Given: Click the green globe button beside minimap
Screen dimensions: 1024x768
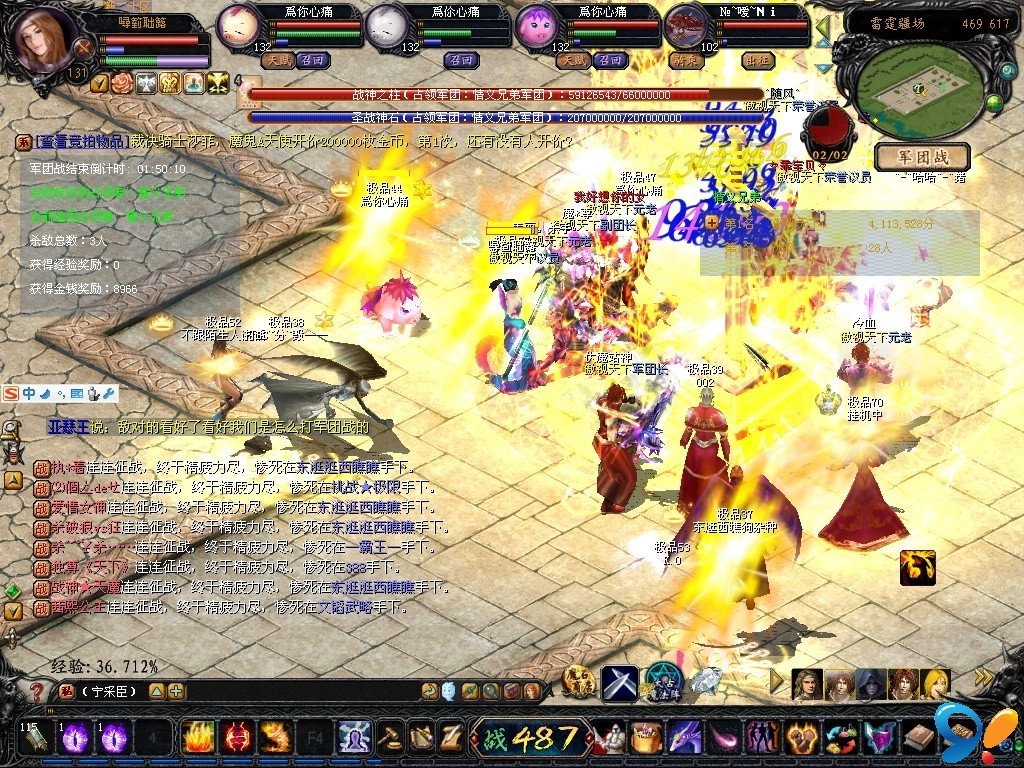Looking at the screenshot, I should (994, 102).
